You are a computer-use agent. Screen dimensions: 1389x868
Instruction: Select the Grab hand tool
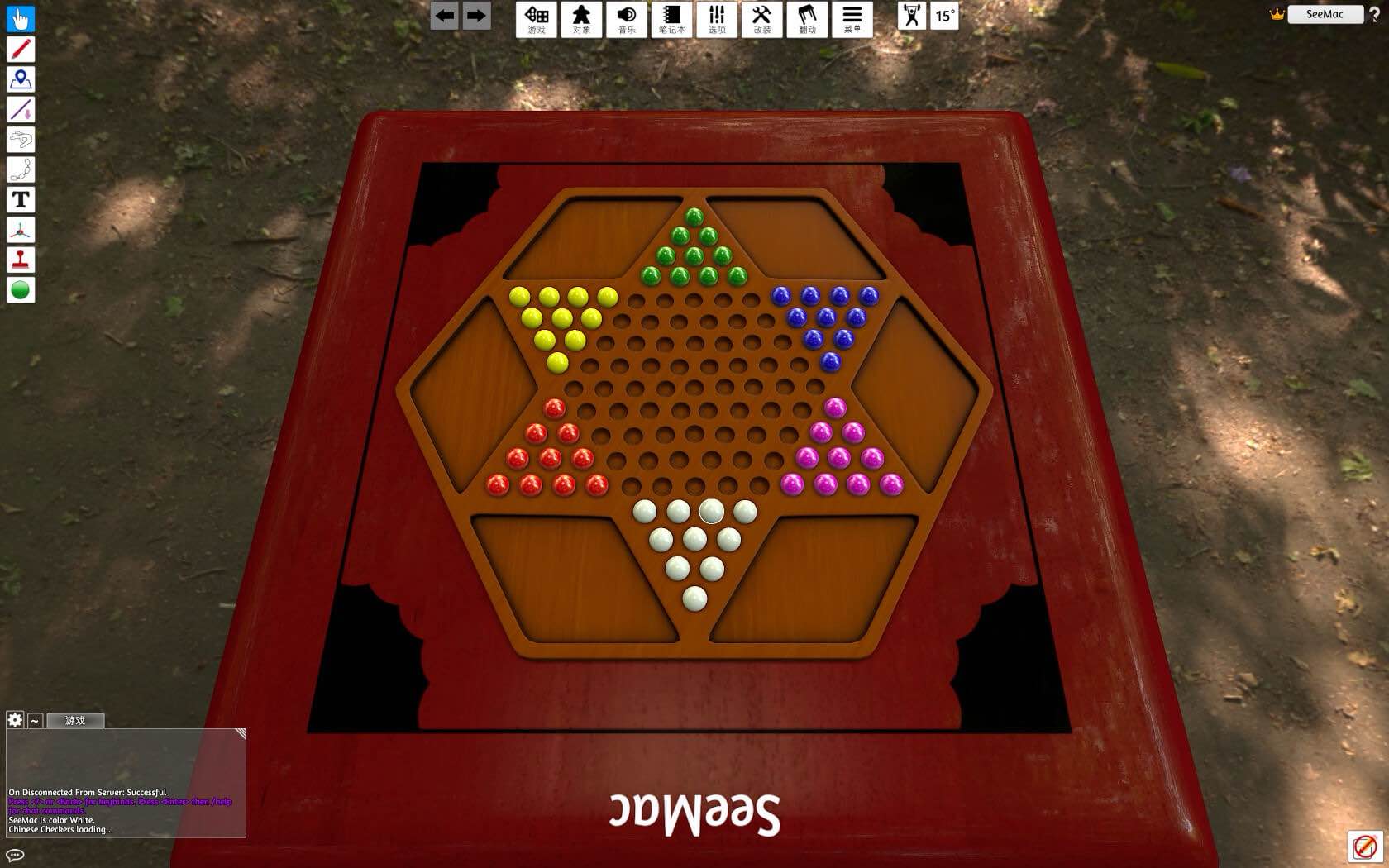[20, 19]
